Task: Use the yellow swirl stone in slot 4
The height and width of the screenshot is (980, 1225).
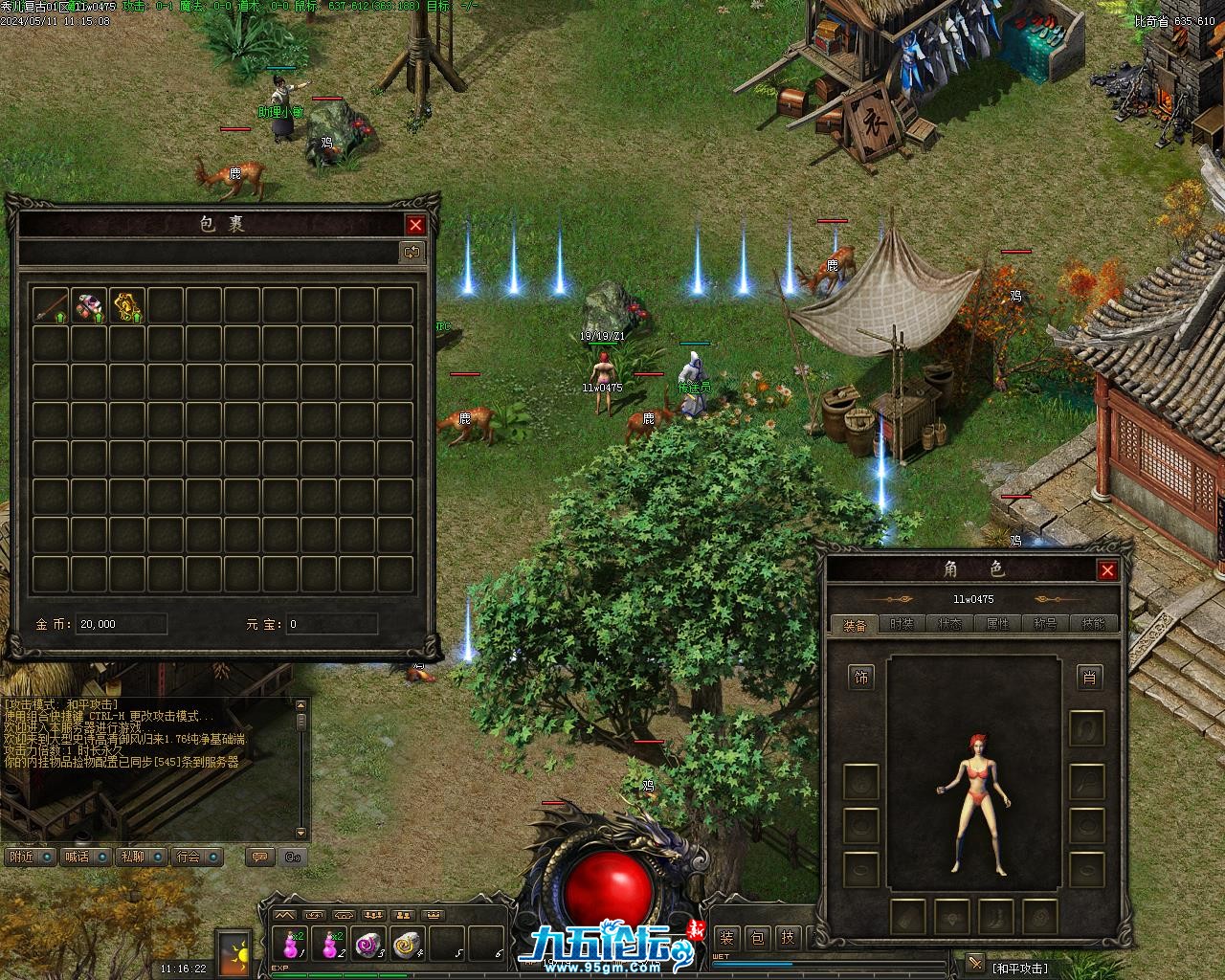Action: (x=407, y=945)
